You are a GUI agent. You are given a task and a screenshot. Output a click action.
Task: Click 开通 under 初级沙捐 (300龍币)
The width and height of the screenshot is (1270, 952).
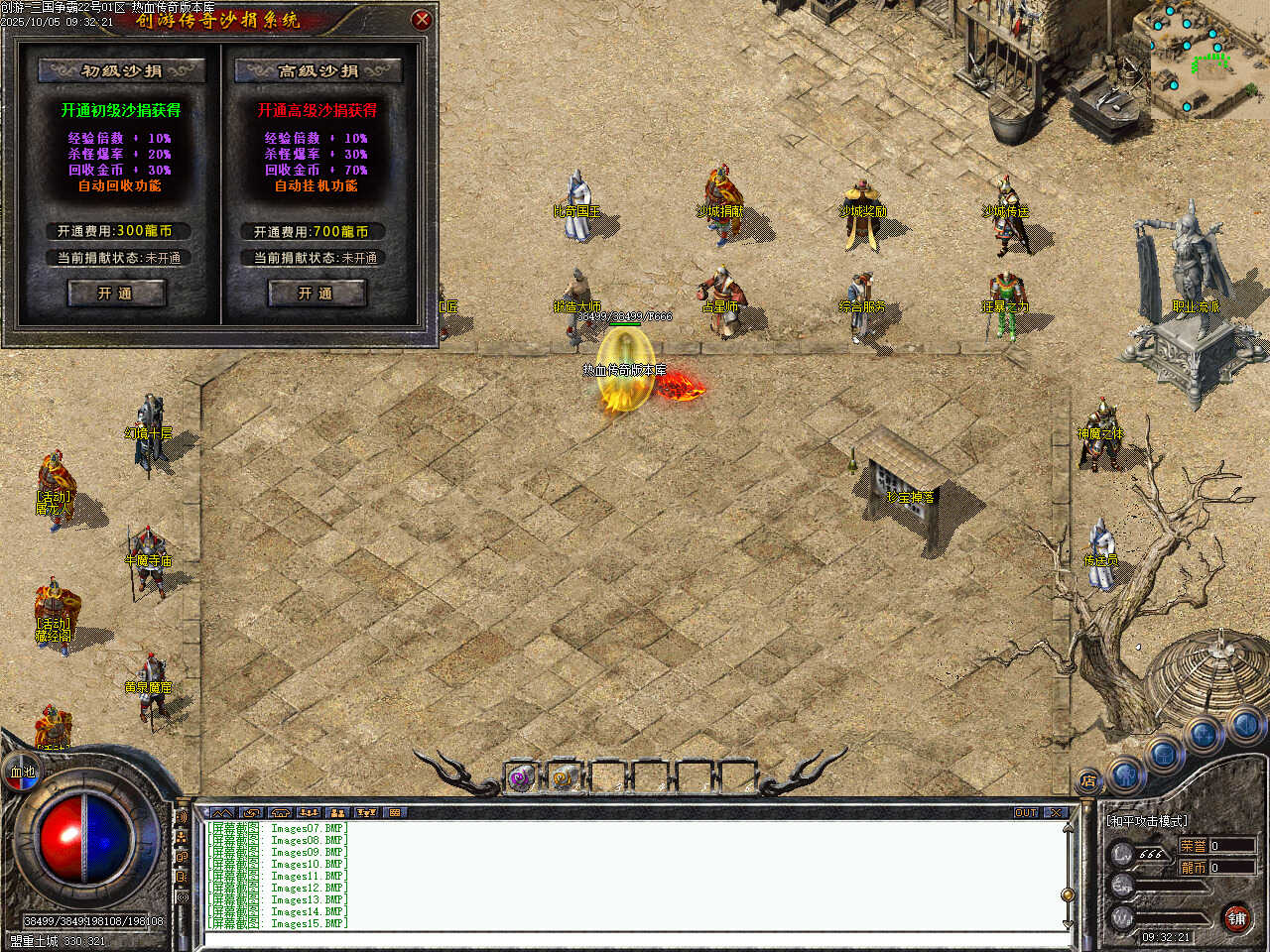(115, 293)
